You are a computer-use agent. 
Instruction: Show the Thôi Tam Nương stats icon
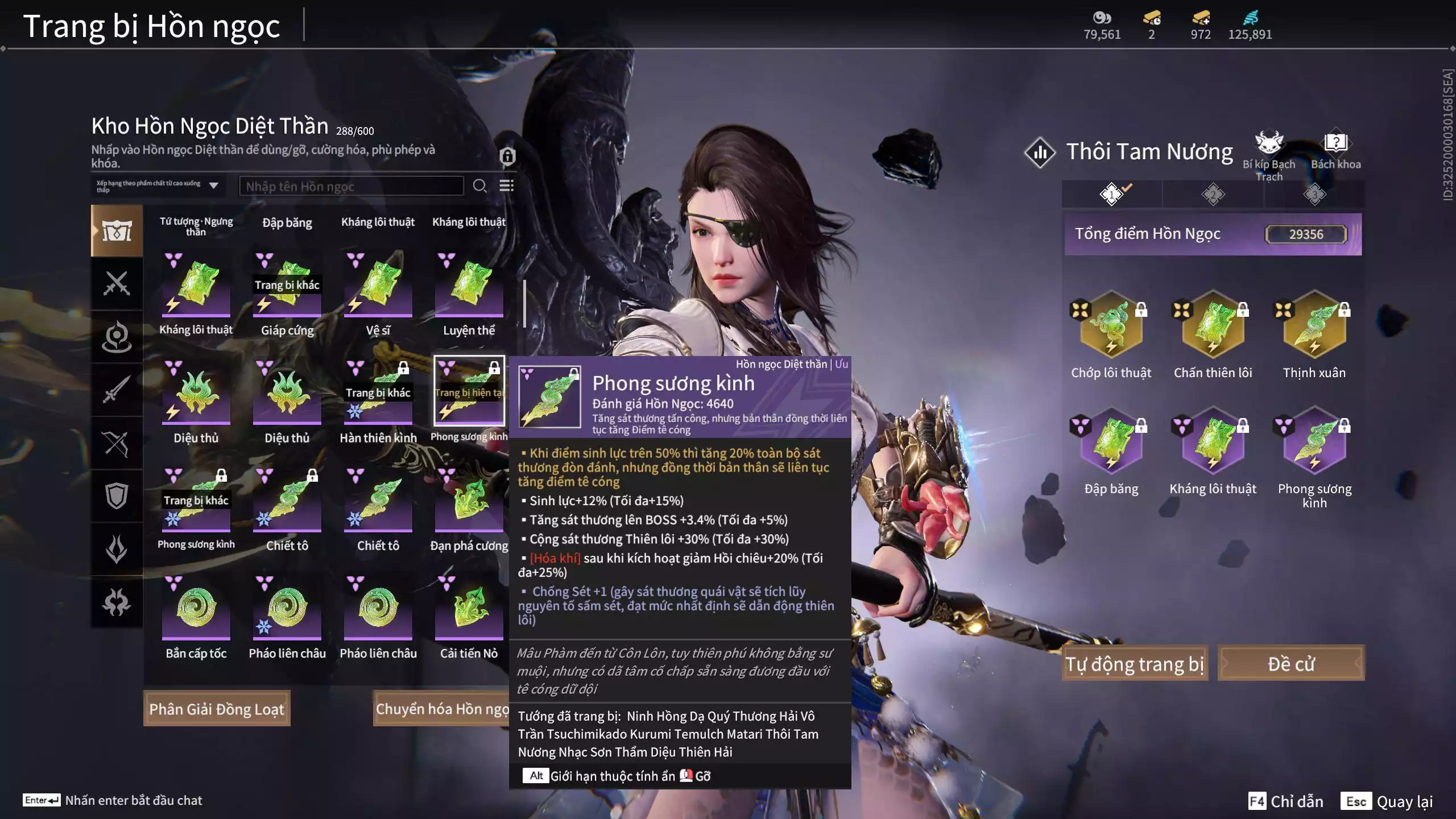(1040, 152)
